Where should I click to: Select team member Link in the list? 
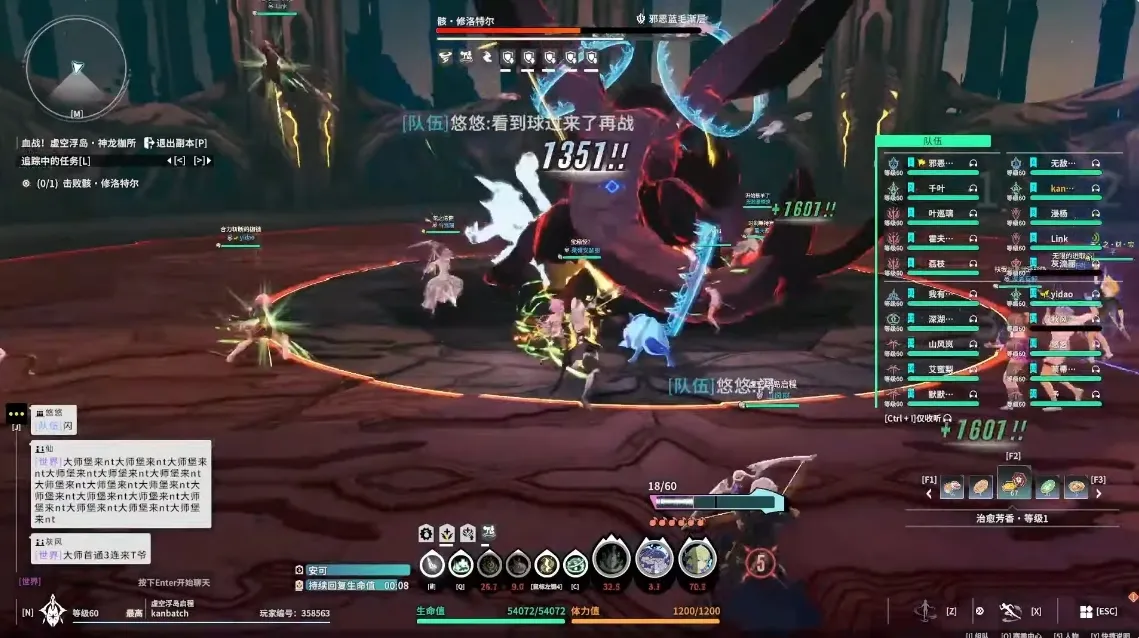pos(1059,239)
